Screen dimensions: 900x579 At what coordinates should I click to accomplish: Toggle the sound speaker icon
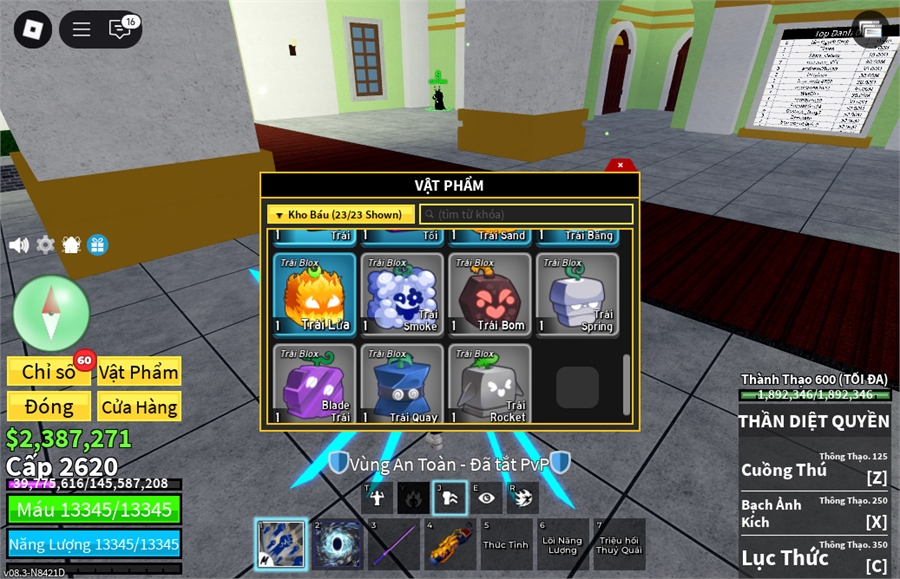18,245
